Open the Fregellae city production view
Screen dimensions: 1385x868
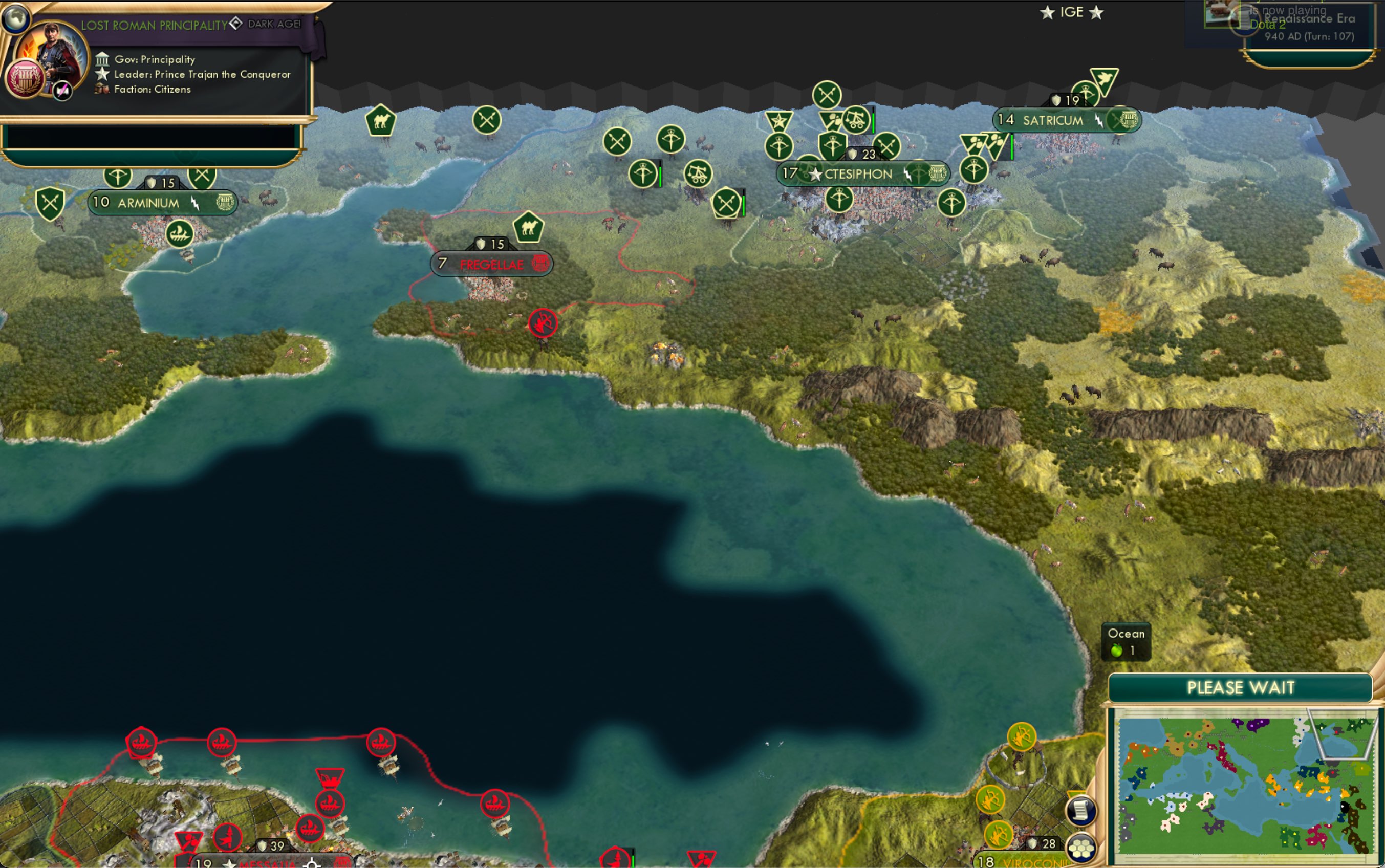(539, 264)
